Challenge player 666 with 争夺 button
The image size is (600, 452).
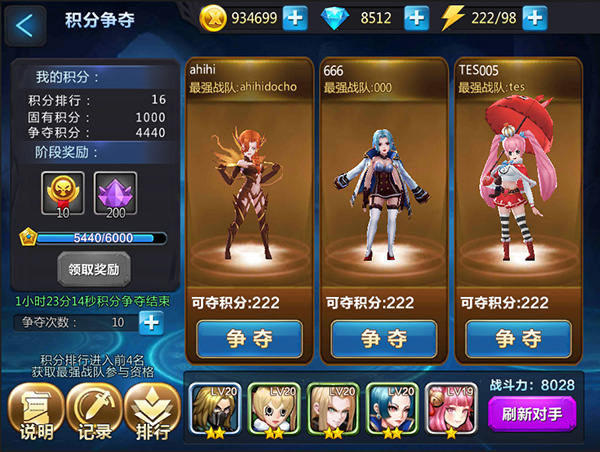point(385,338)
